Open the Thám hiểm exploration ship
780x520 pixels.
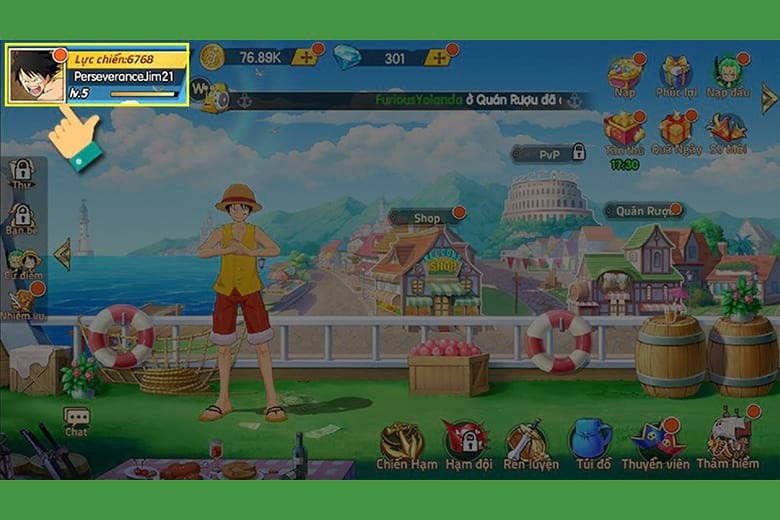pyautogui.click(x=729, y=442)
